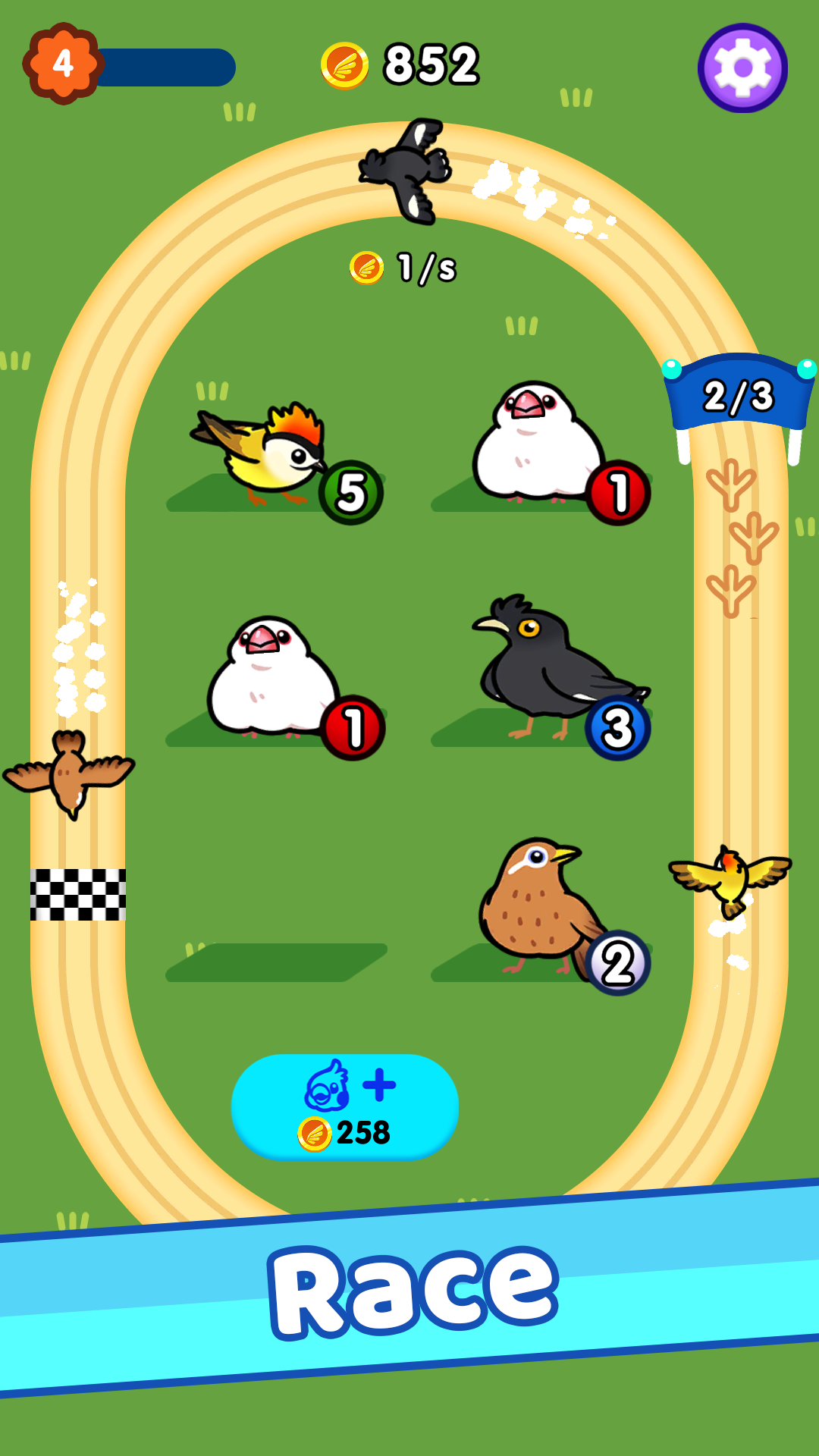Viewport: 819px width, 1456px height.
Task: Start the Race from the blue banner
Action: (x=413, y=1291)
